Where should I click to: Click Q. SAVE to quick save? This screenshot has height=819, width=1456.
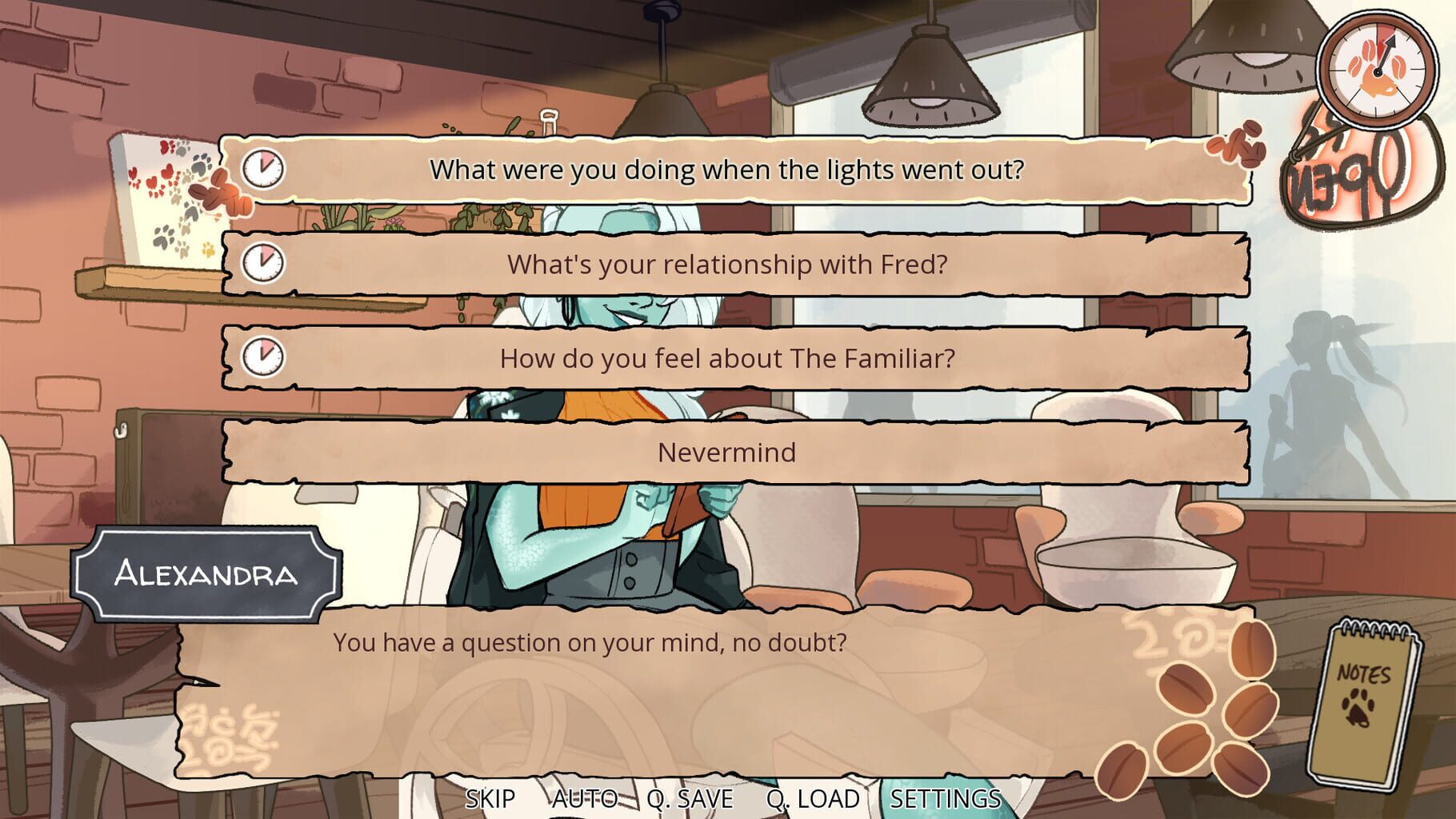pyautogui.click(x=690, y=797)
